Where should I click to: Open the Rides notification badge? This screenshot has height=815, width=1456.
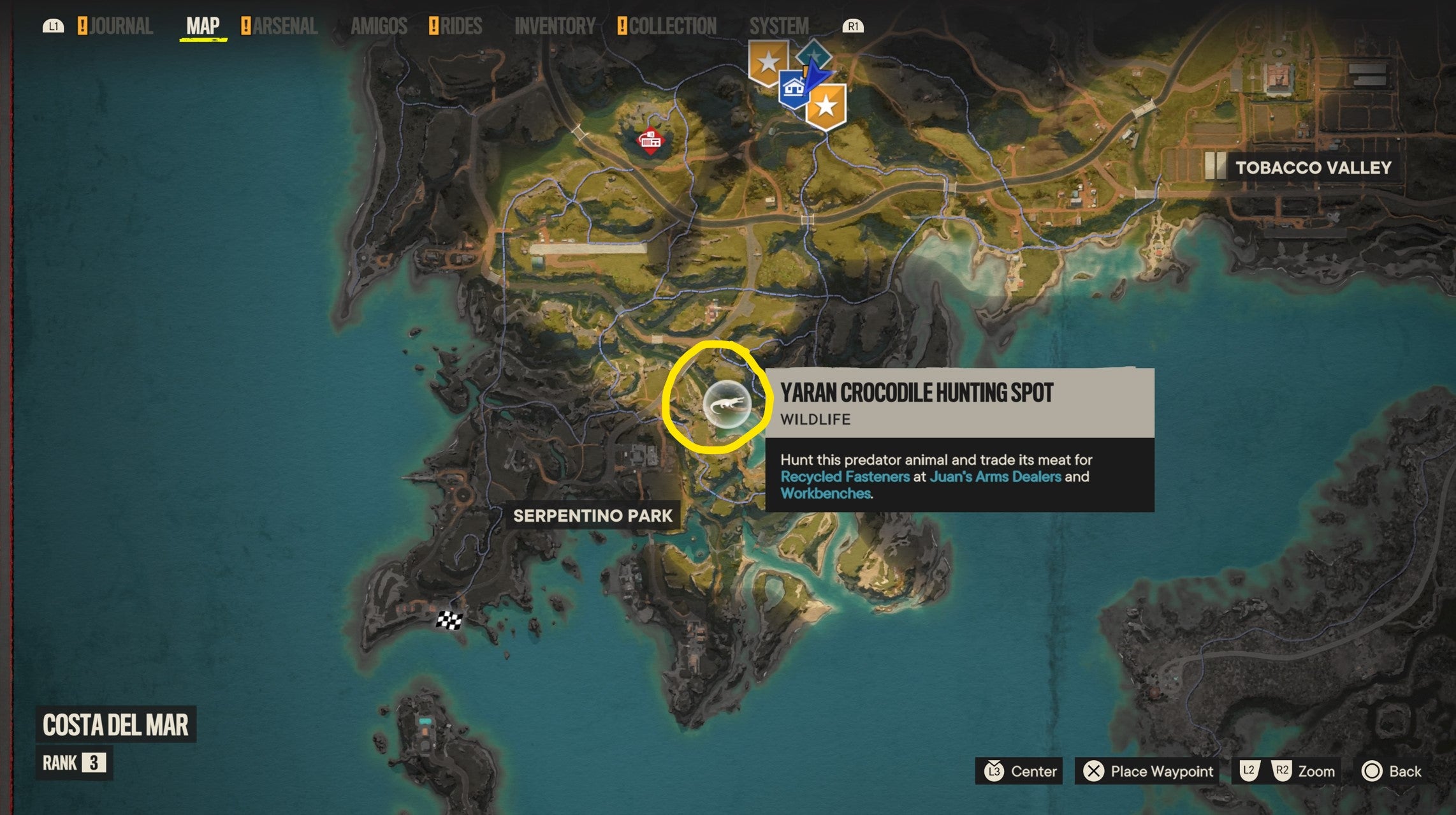pos(434,25)
